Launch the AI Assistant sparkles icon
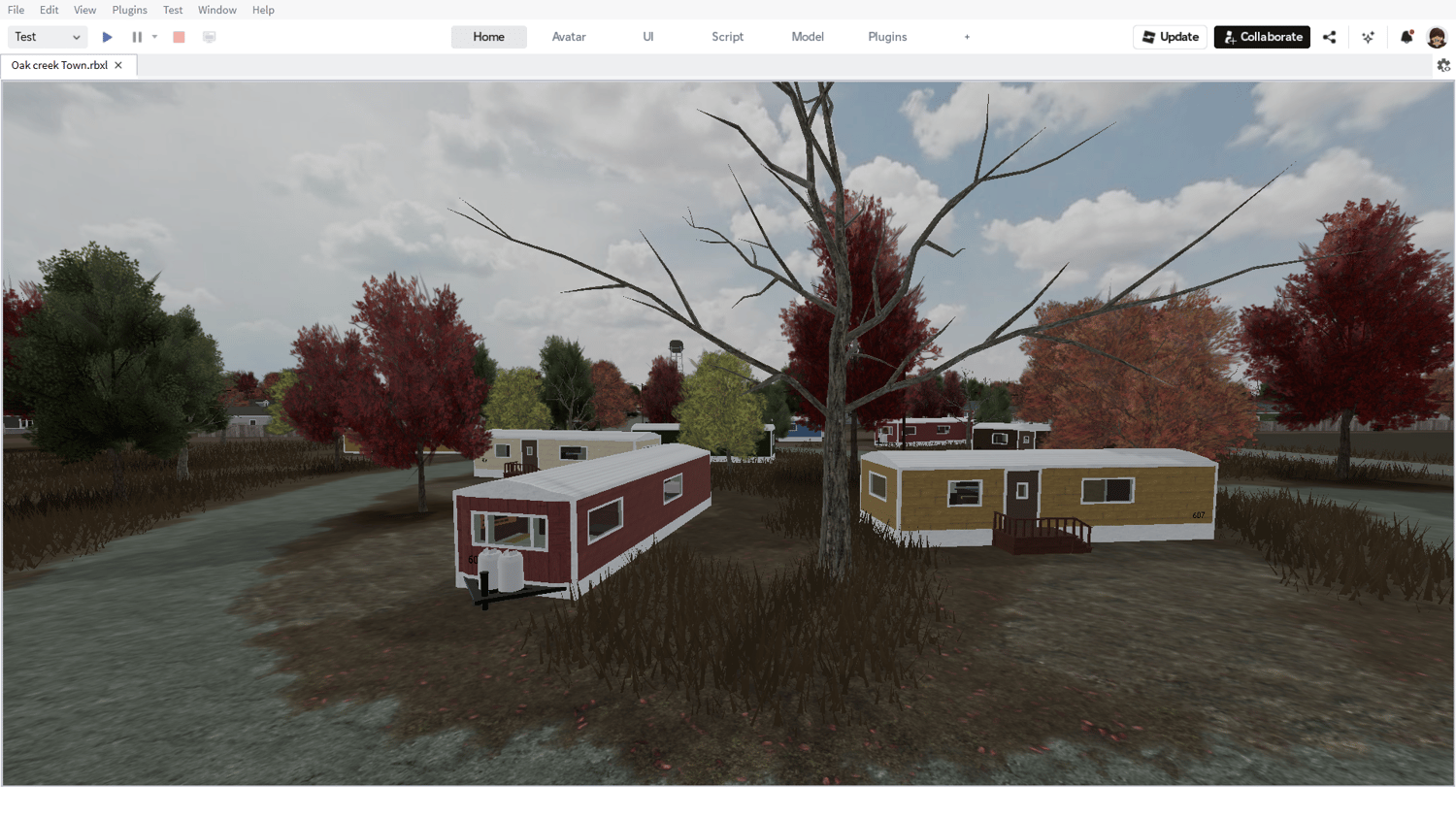This screenshot has width=1456, height=818. click(1368, 36)
